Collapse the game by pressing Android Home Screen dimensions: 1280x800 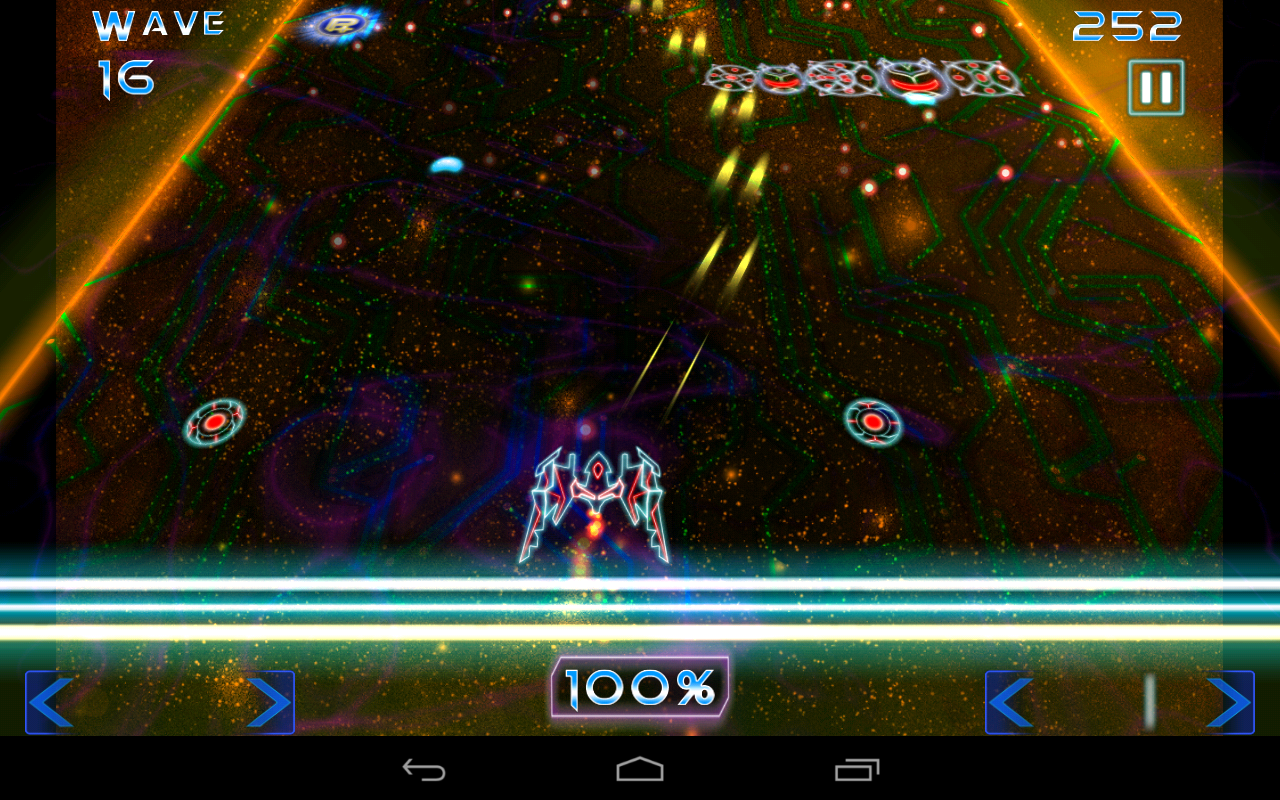pyautogui.click(x=640, y=769)
